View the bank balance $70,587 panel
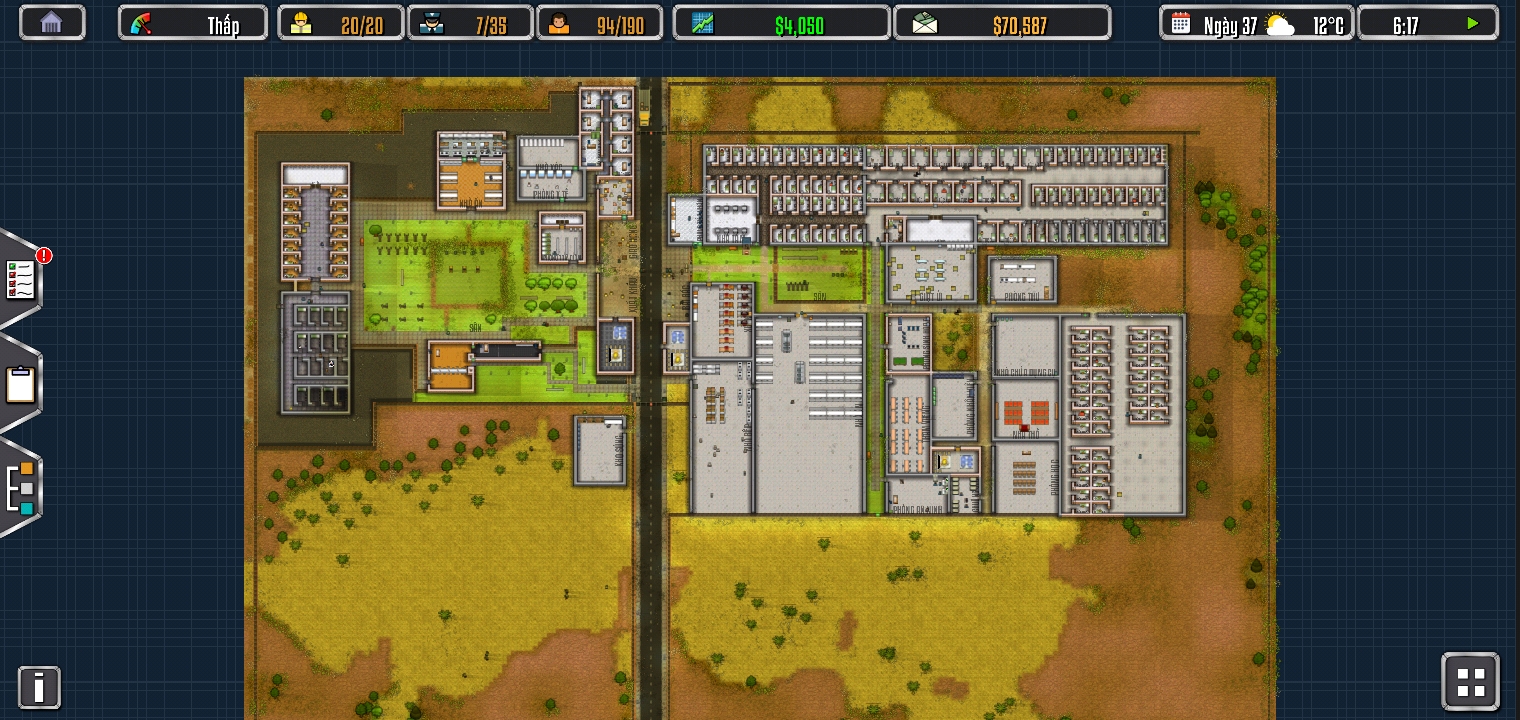Screen dimensions: 1520x720 tap(1002, 23)
